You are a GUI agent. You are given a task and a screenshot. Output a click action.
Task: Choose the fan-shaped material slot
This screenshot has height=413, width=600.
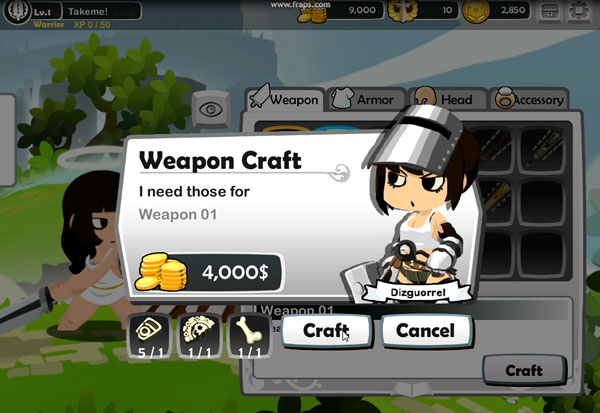(x=200, y=333)
